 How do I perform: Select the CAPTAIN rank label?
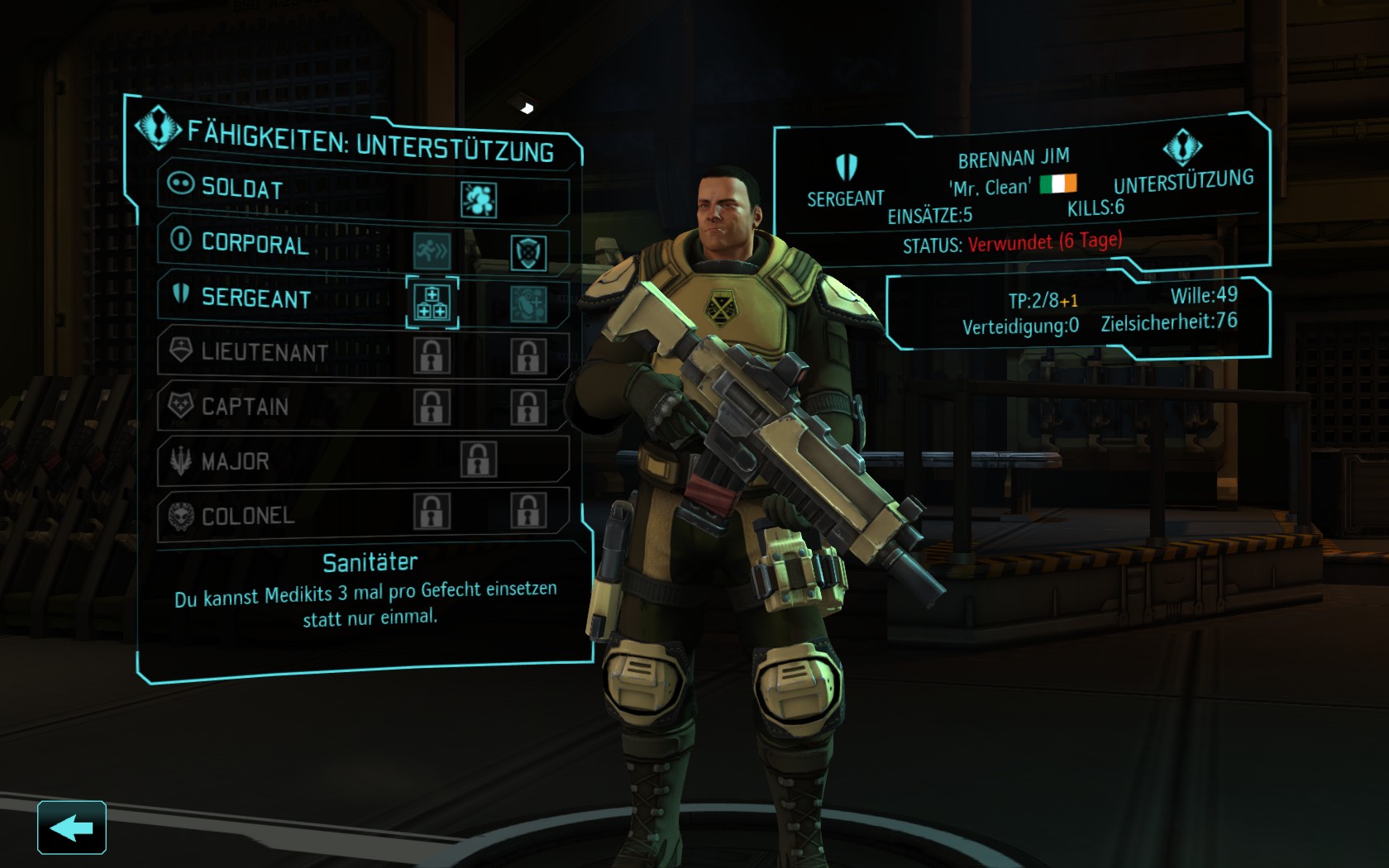(x=245, y=407)
